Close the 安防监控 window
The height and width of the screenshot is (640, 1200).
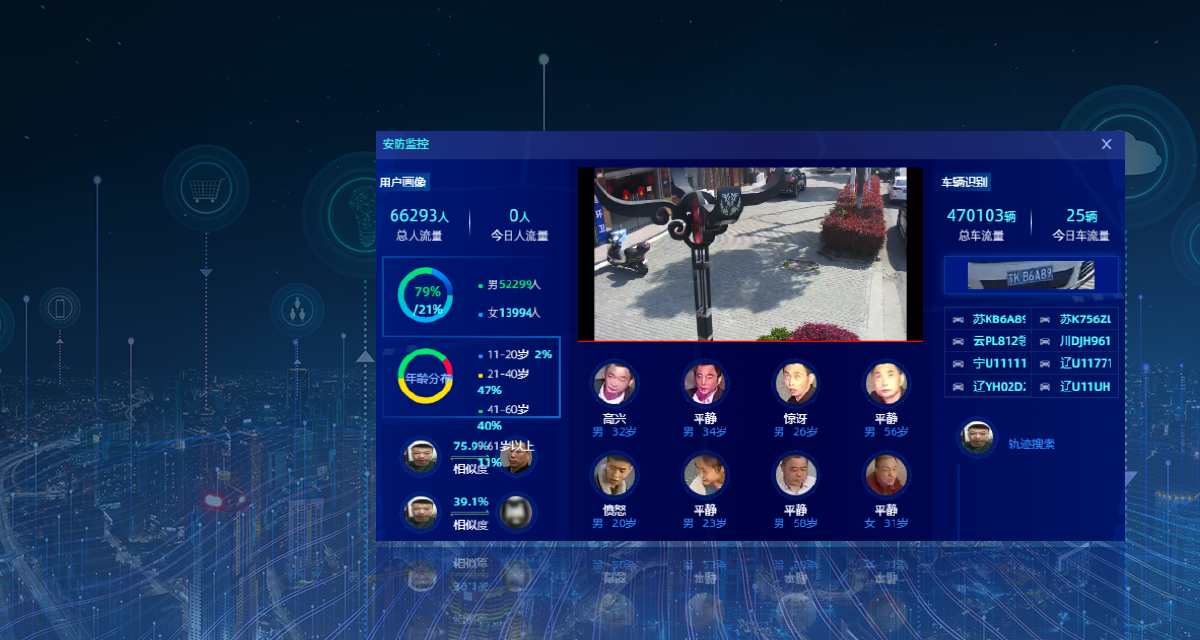click(1106, 144)
